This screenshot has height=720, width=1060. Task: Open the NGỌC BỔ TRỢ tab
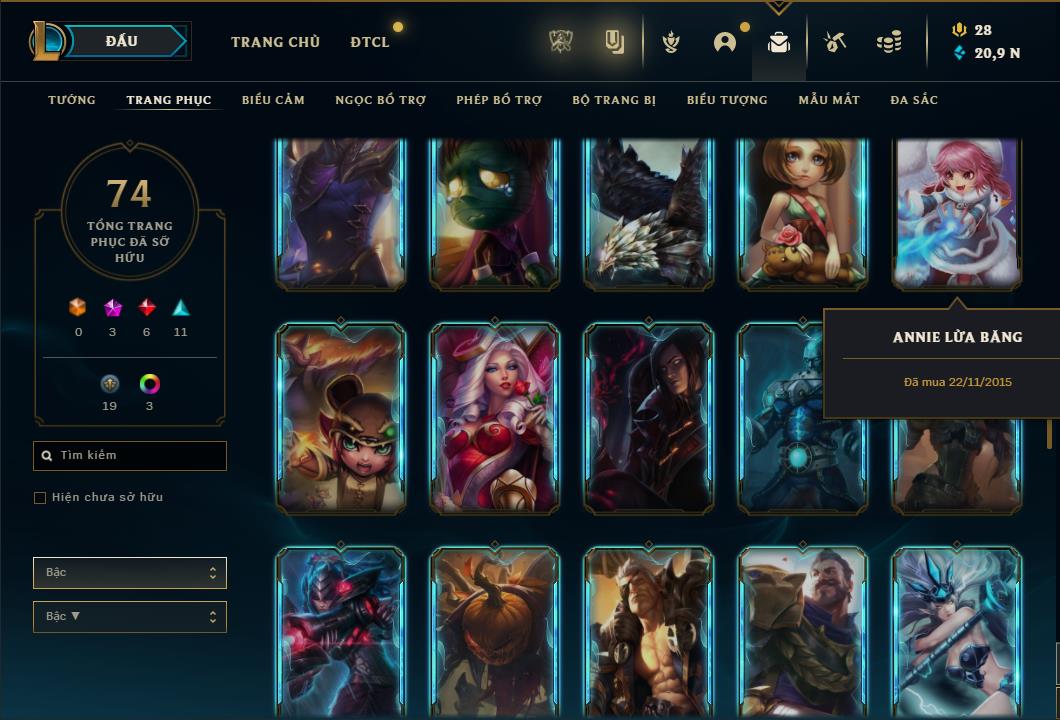point(380,100)
